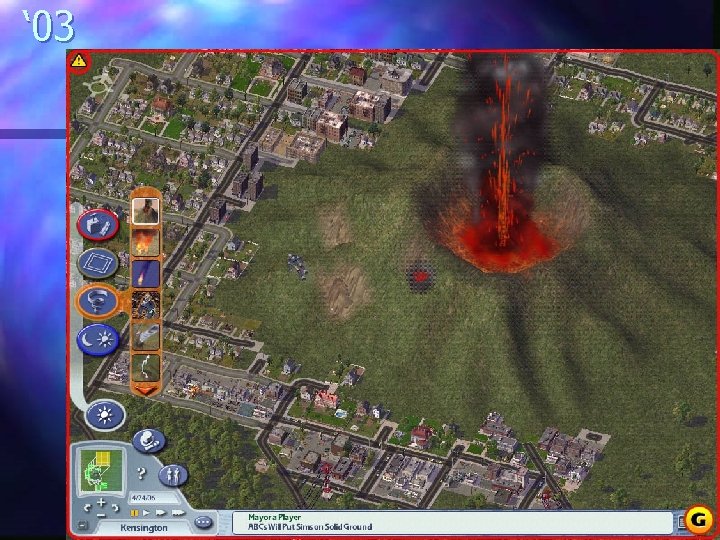Select the robot attack disaster icon
Image resolution: width=720 pixels, height=540 pixels.
pos(145,304)
